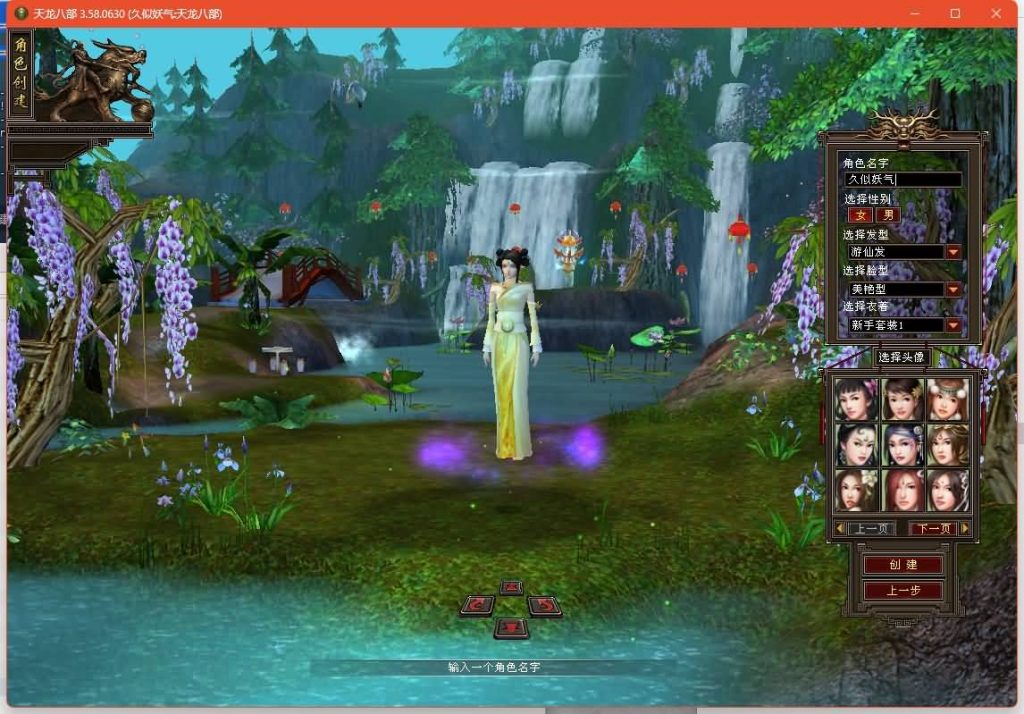Pick the portrait with blue-purple hair
Screen dimensions: 1024x714
click(902, 444)
